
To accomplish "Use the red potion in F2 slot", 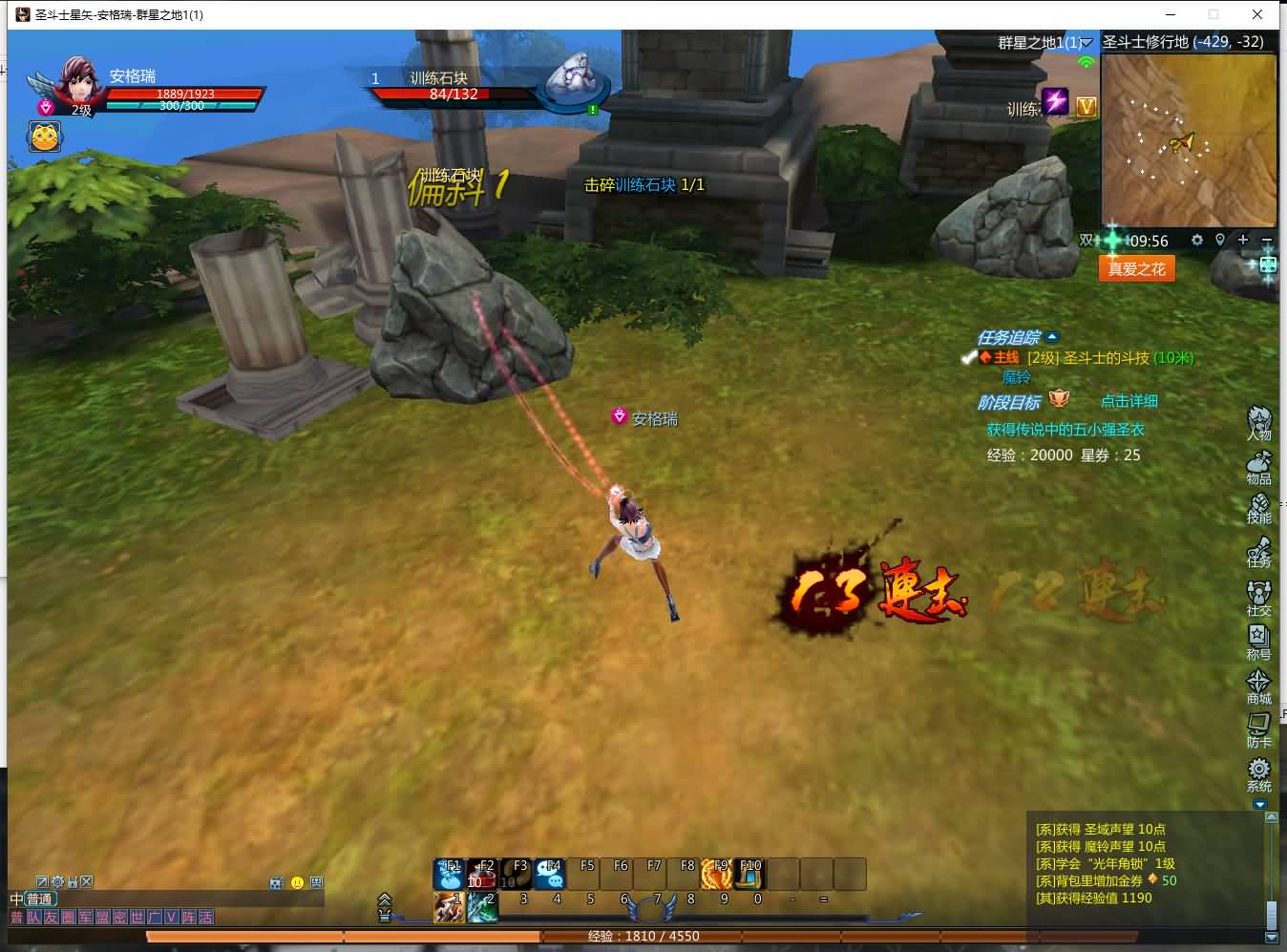I will pyautogui.click(x=482, y=873).
